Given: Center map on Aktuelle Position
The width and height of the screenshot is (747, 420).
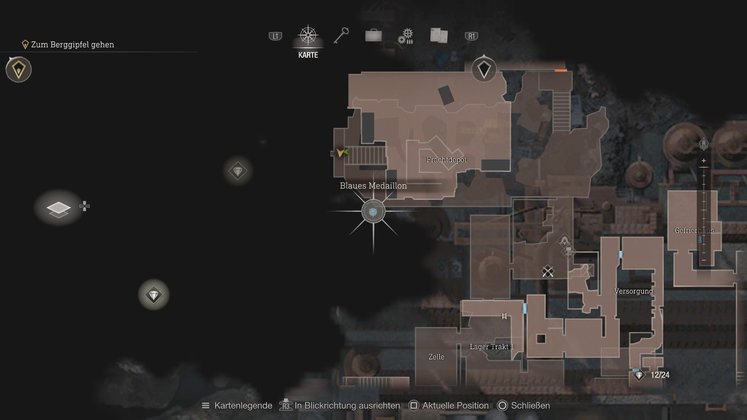Looking at the screenshot, I should 450,406.
